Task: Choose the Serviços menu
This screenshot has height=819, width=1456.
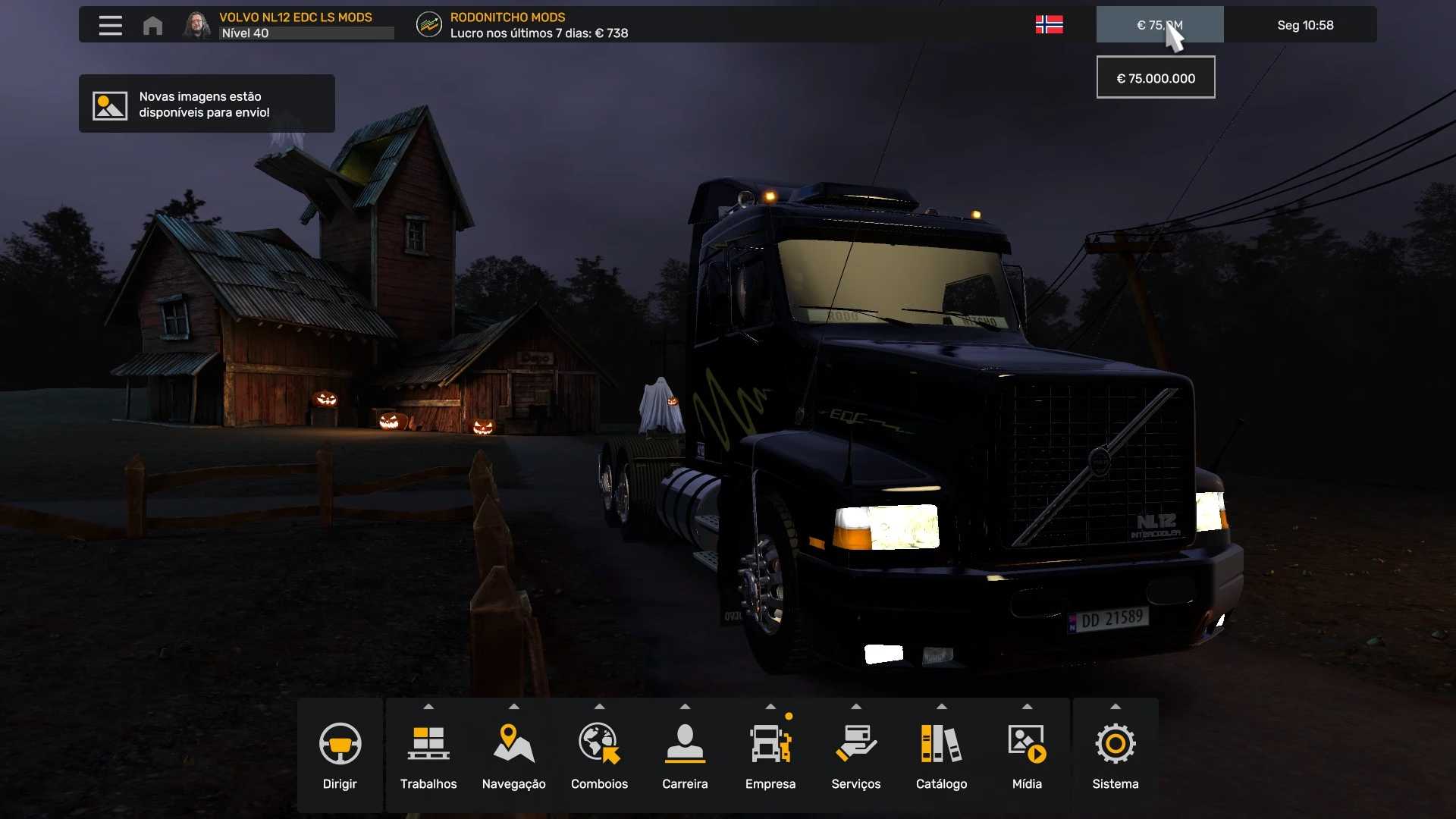Action: coord(855,755)
